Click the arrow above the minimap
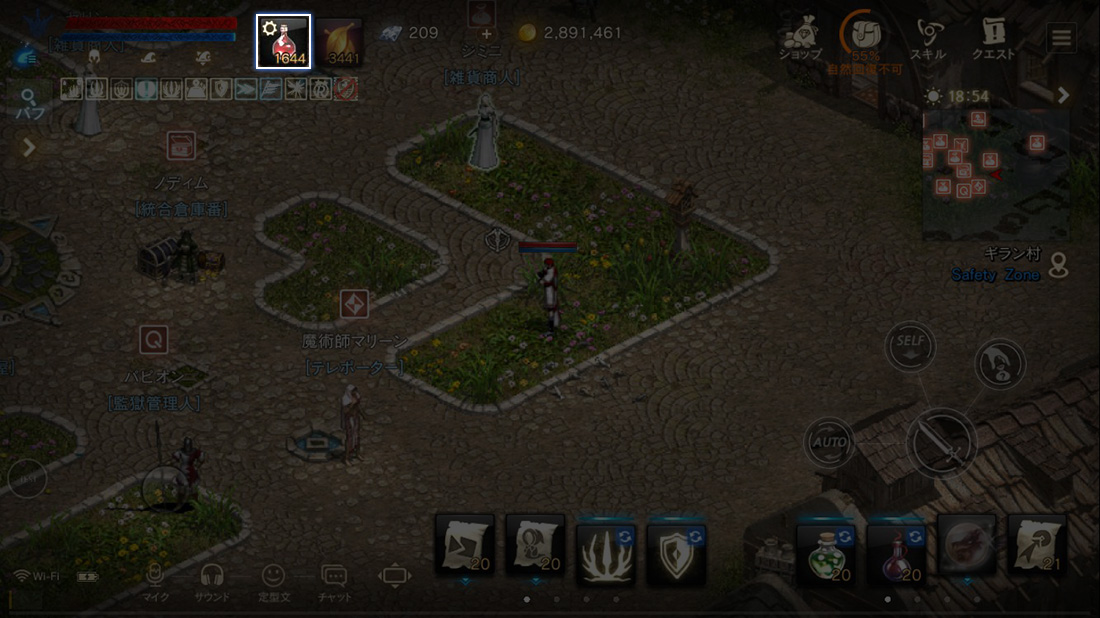The image size is (1100, 618). click(1063, 96)
